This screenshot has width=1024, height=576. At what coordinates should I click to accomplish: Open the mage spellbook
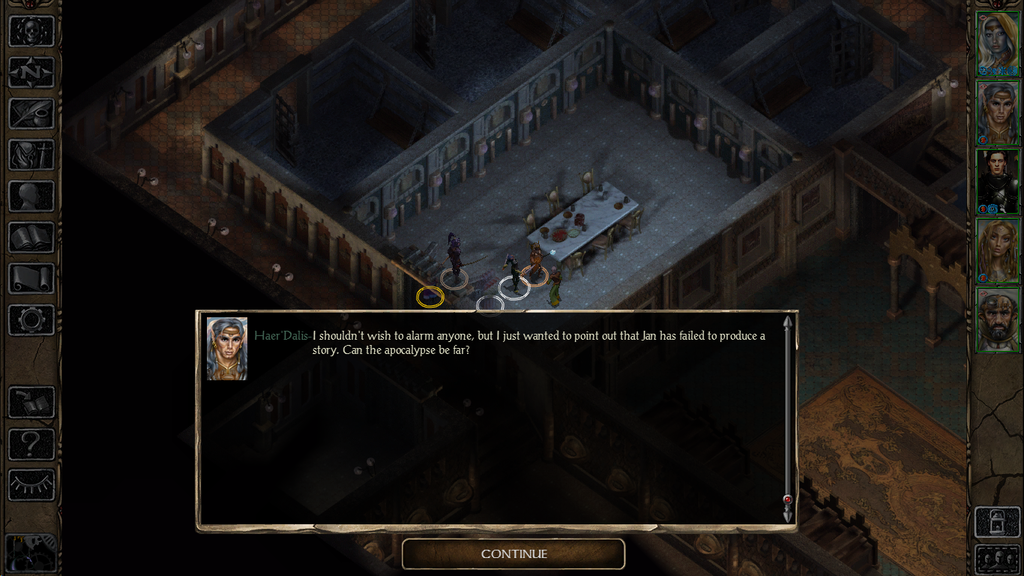(x=31, y=237)
